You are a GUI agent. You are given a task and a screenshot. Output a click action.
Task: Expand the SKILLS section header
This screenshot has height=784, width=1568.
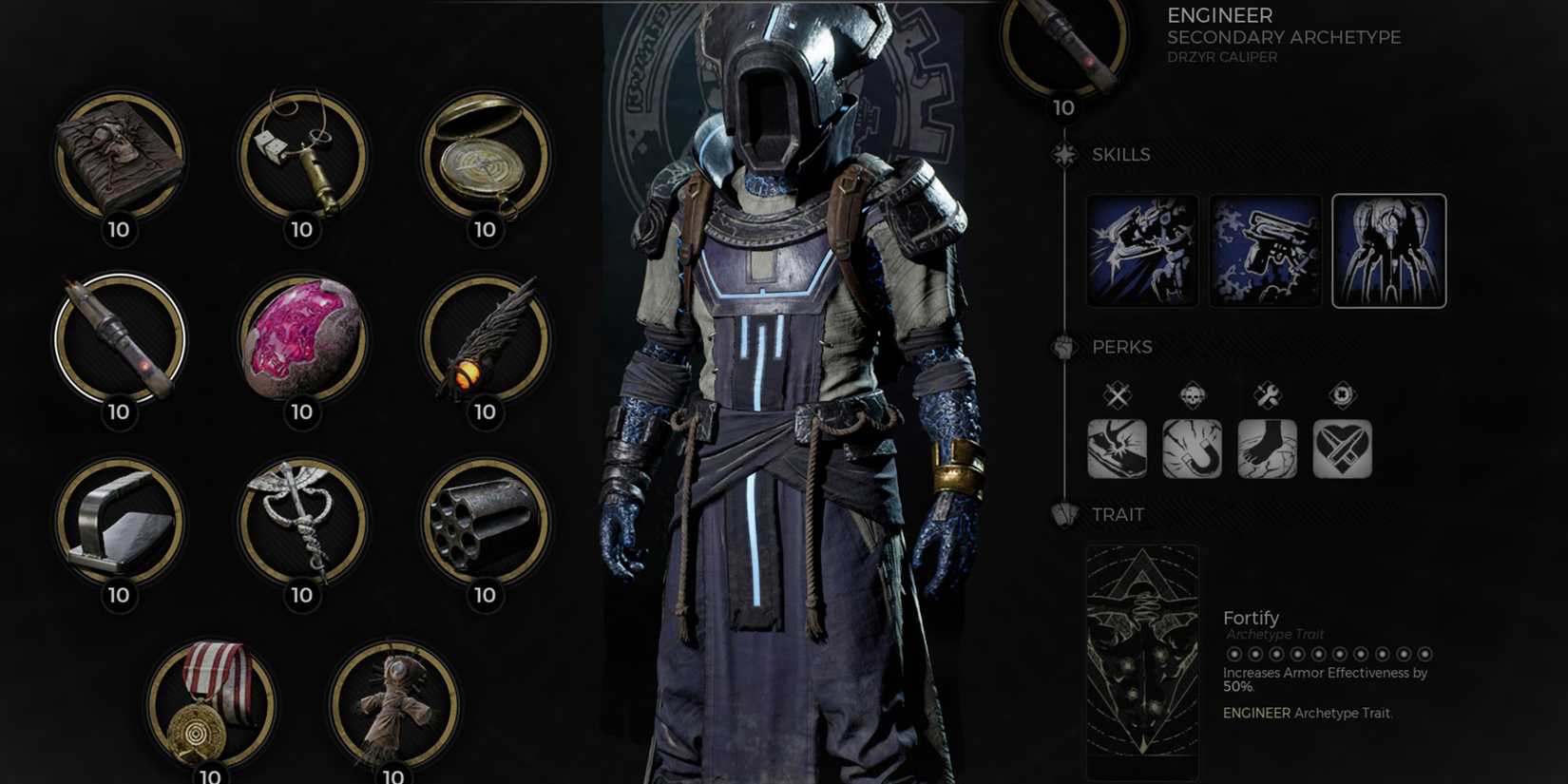click(x=1122, y=154)
